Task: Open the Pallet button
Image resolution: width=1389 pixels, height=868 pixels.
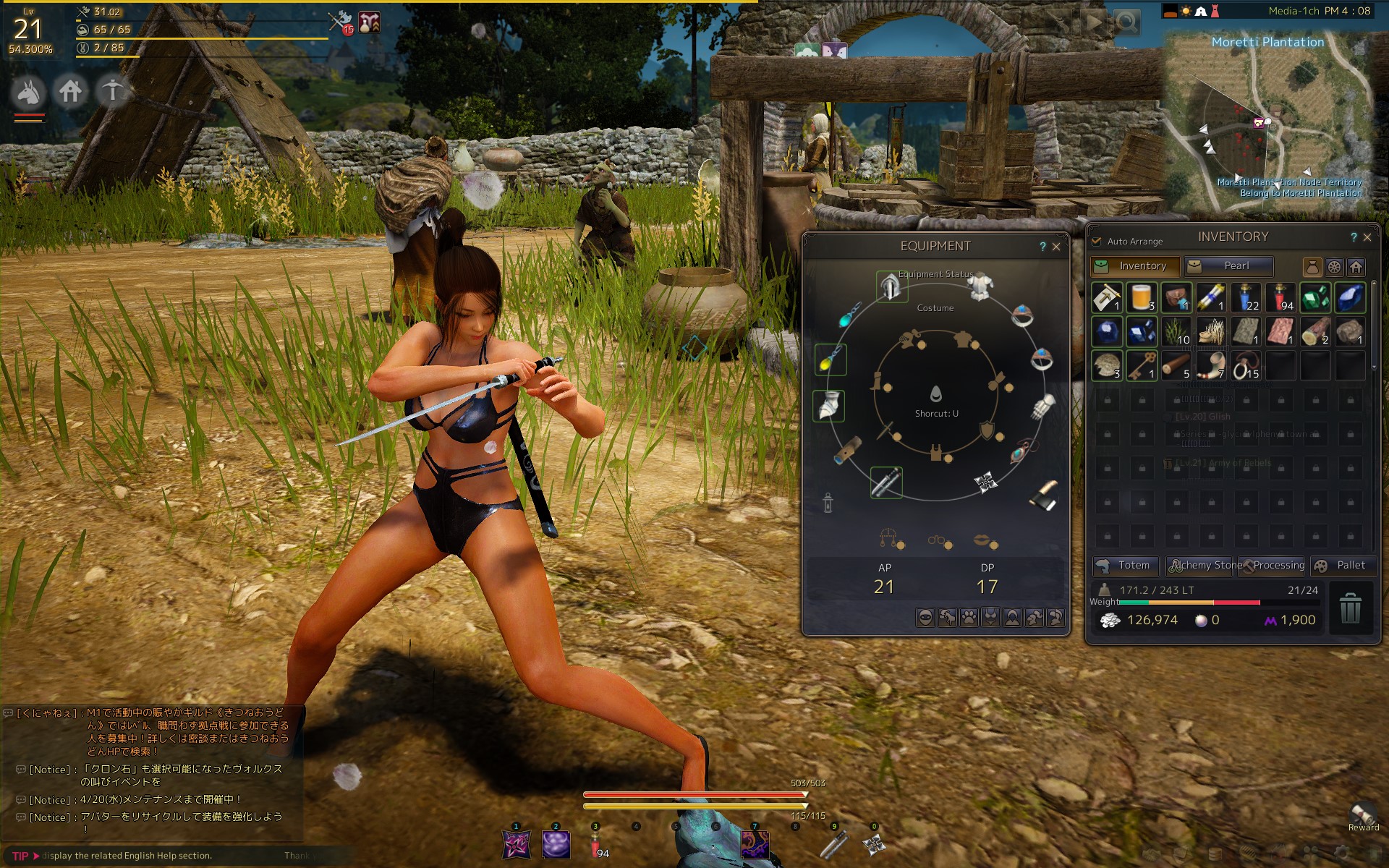Action: point(1343,566)
